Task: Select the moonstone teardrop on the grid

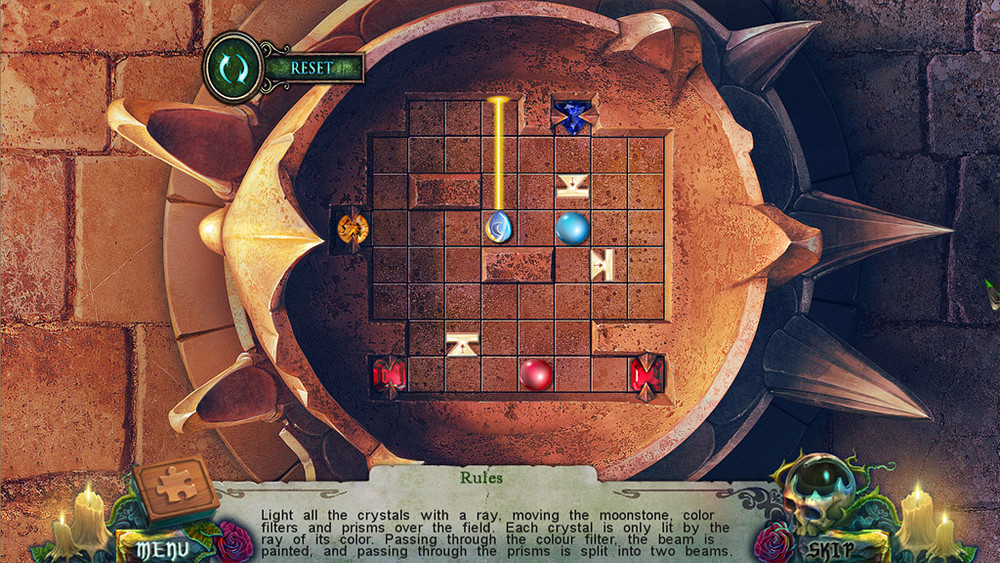Action: coord(499,227)
